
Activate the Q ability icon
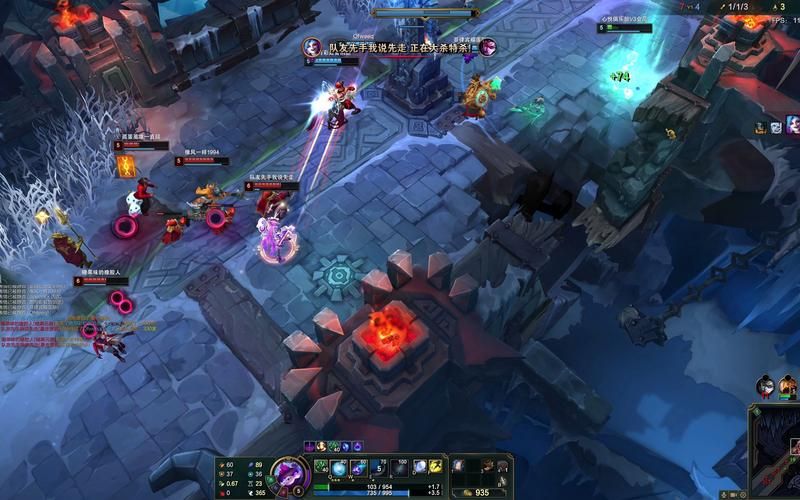[340, 468]
